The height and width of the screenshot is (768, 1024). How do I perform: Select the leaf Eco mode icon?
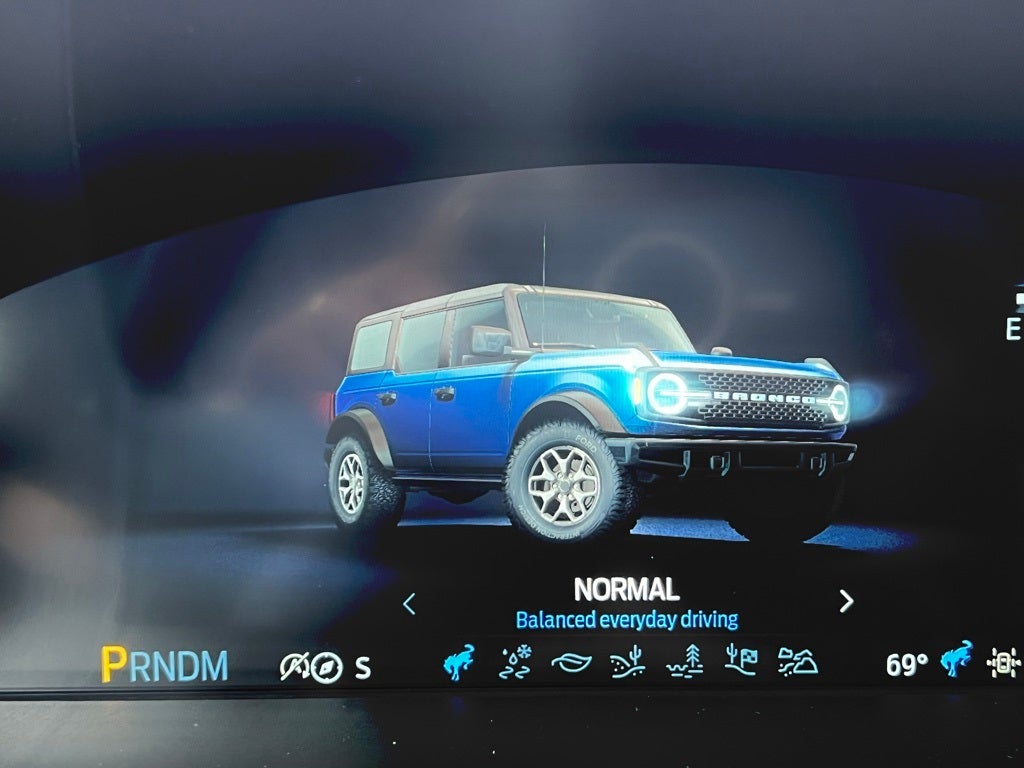(x=571, y=664)
